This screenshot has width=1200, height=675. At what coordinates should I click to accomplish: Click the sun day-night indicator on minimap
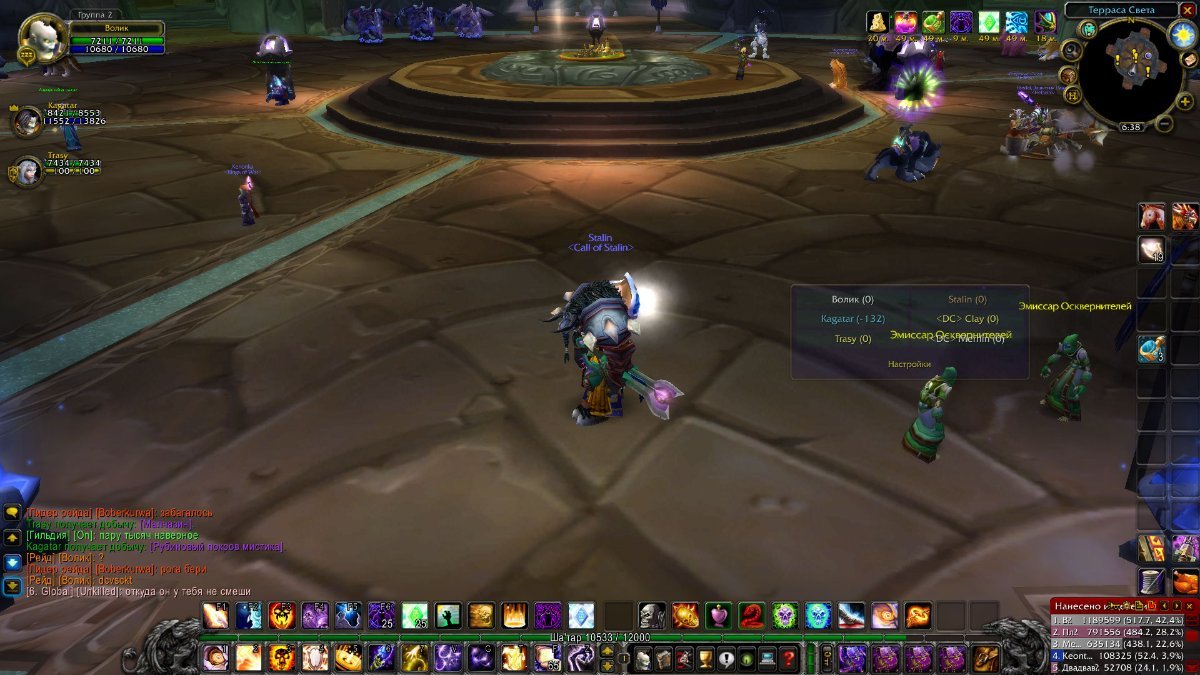click(1182, 34)
